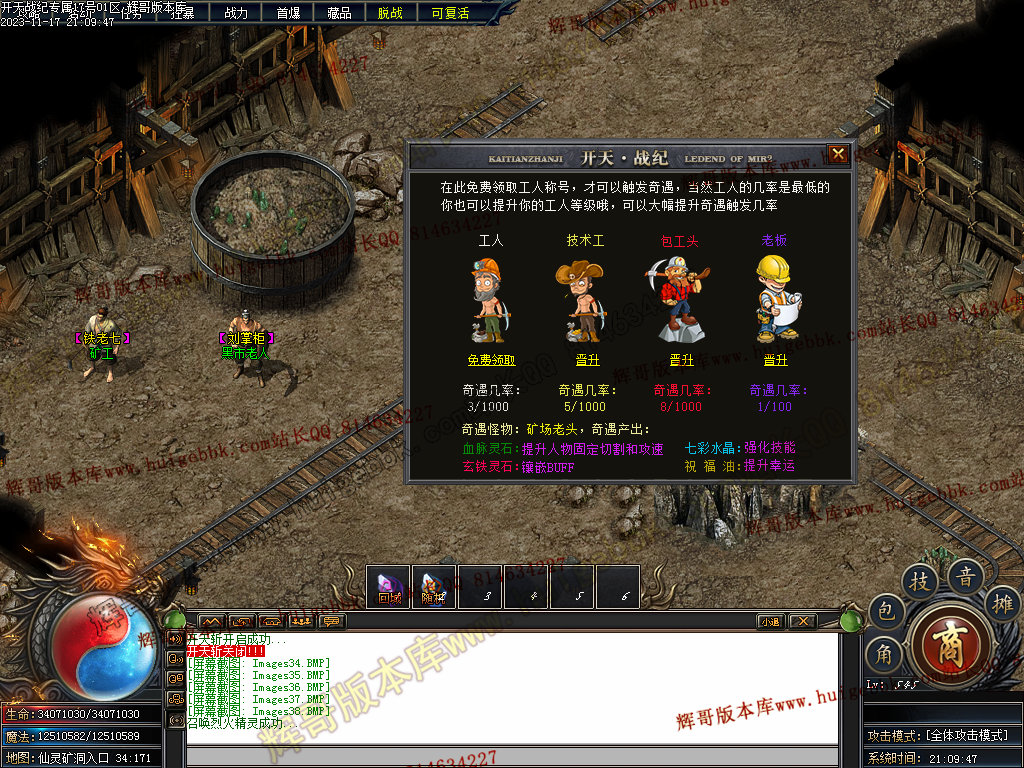Open the stall with 摊 button
This screenshot has height=768, width=1024.
1001,602
